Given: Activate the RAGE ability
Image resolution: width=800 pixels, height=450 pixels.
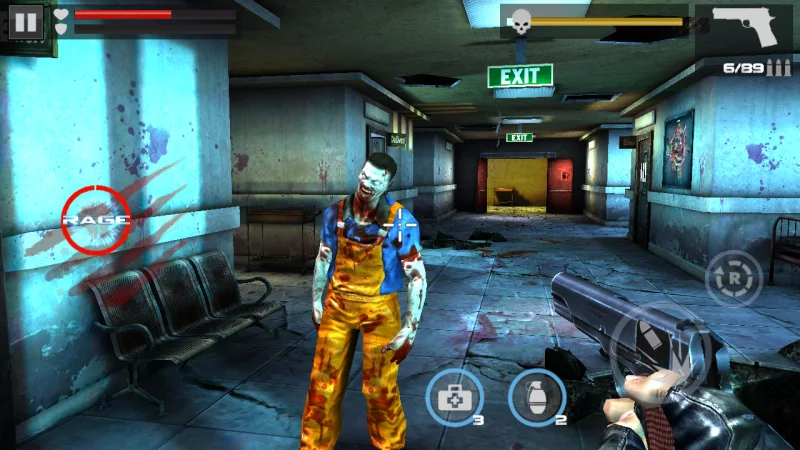Looking at the screenshot, I should (96, 219).
